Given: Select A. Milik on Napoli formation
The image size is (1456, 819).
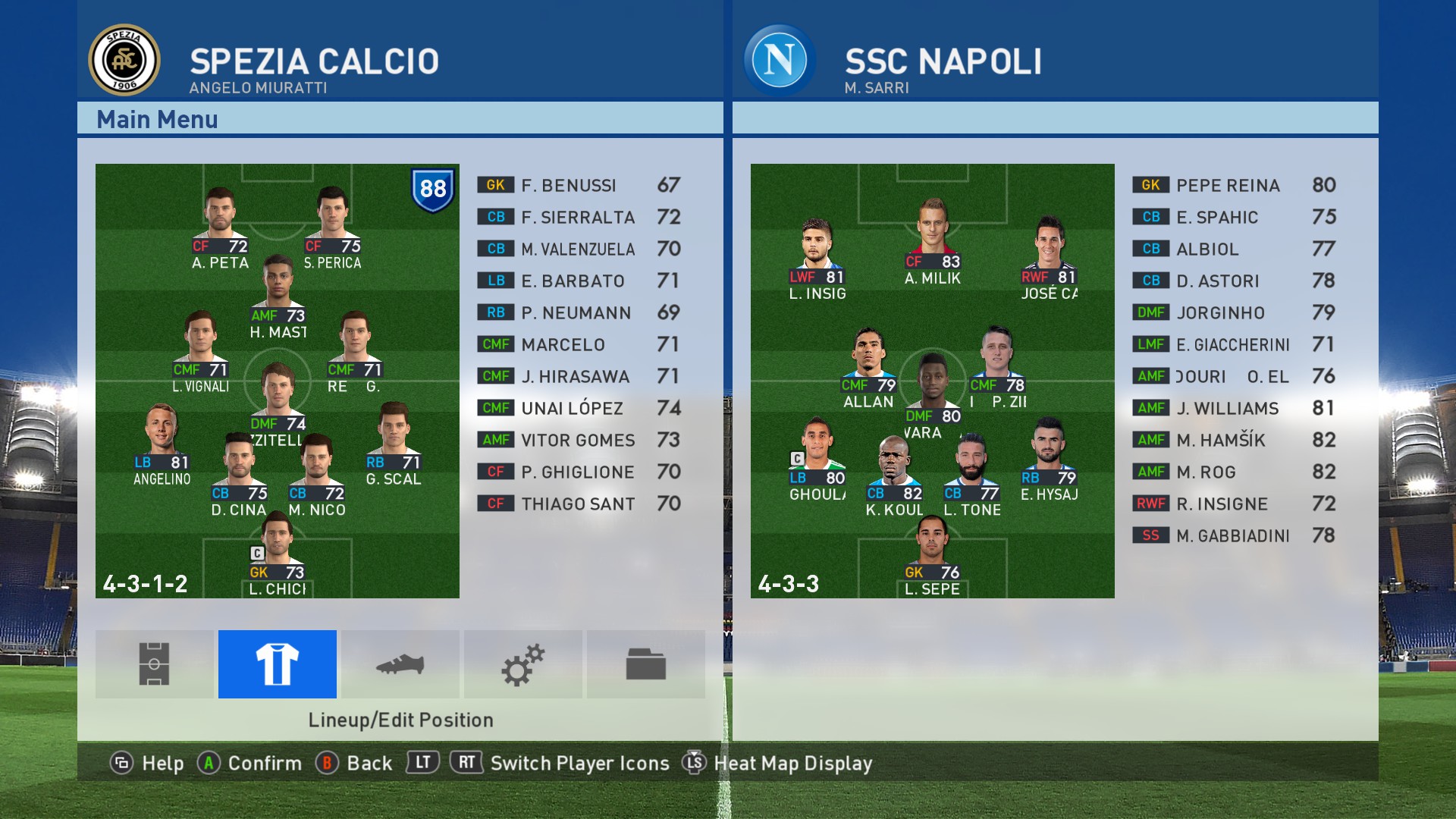Looking at the screenshot, I should tap(932, 243).
